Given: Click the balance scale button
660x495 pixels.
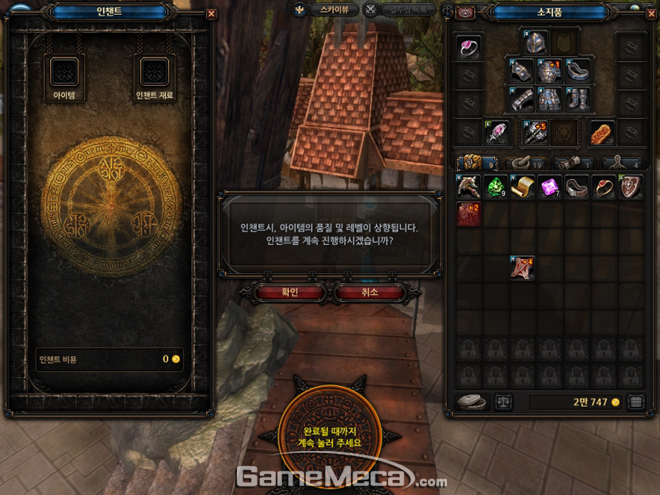Looking at the screenshot, I should point(504,402).
